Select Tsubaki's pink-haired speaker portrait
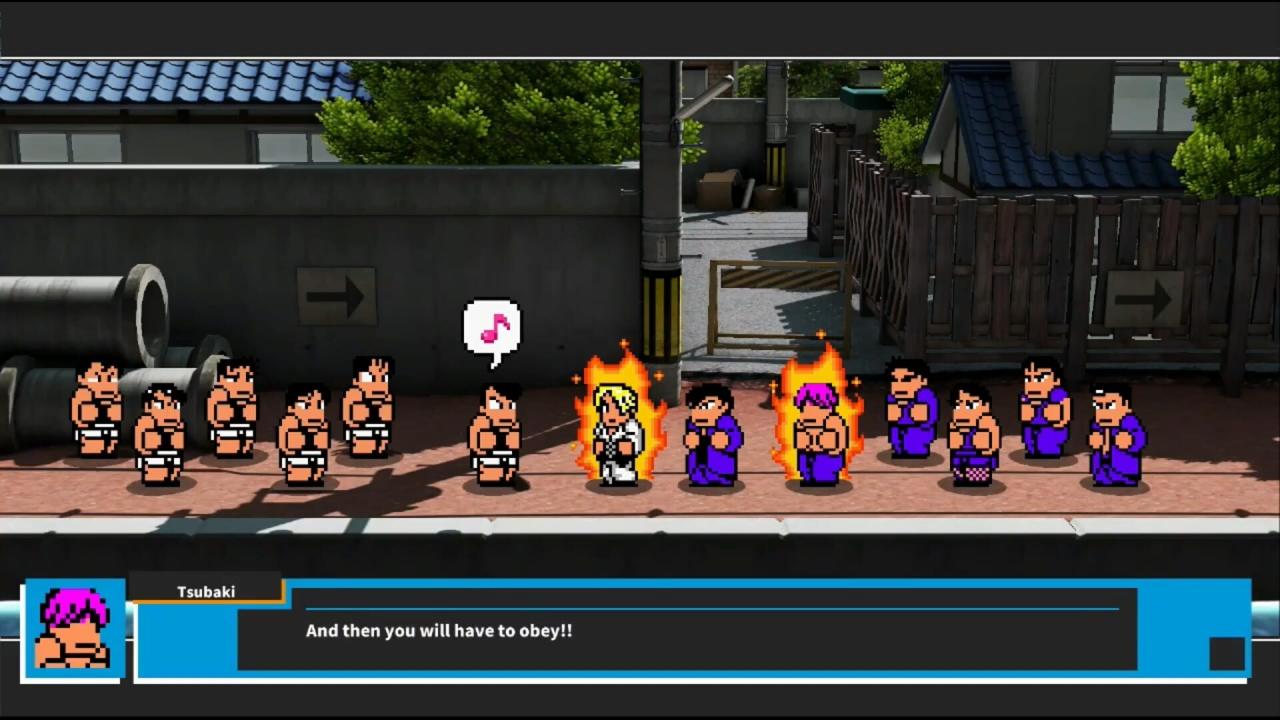The image size is (1280, 720). click(74, 629)
